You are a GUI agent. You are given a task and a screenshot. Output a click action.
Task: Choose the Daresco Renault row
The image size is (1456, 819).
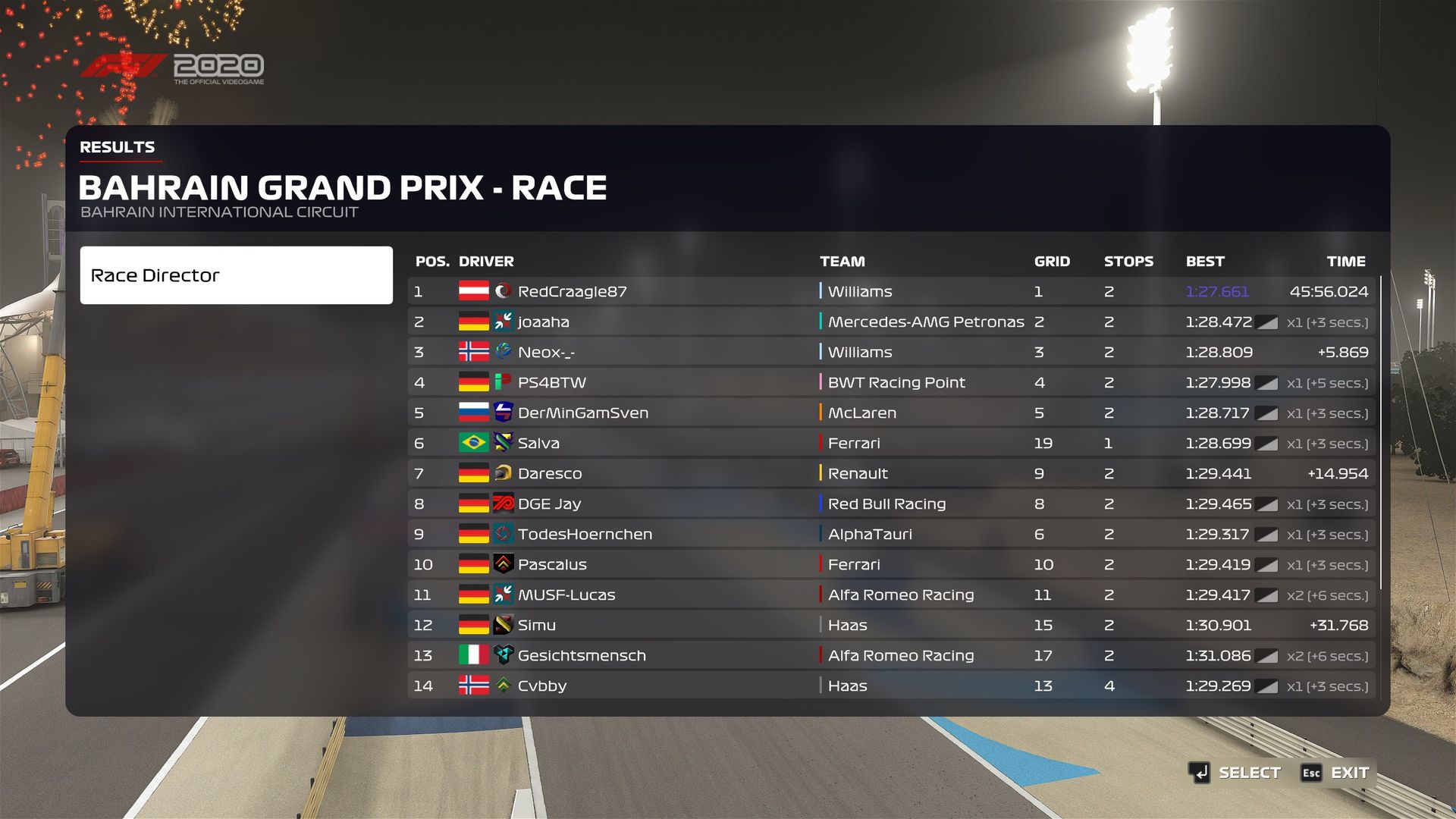point(891,473)
